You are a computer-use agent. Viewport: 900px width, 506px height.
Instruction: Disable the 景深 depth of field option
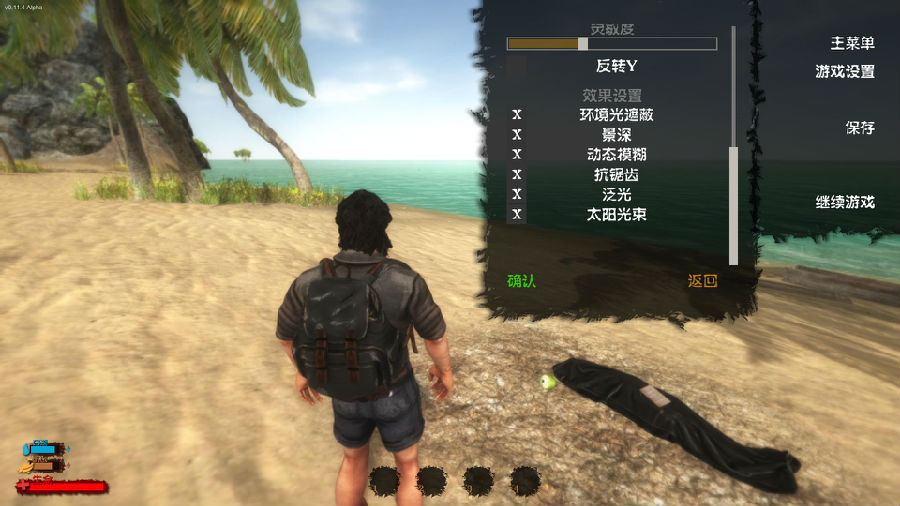[x=517, y=135]
